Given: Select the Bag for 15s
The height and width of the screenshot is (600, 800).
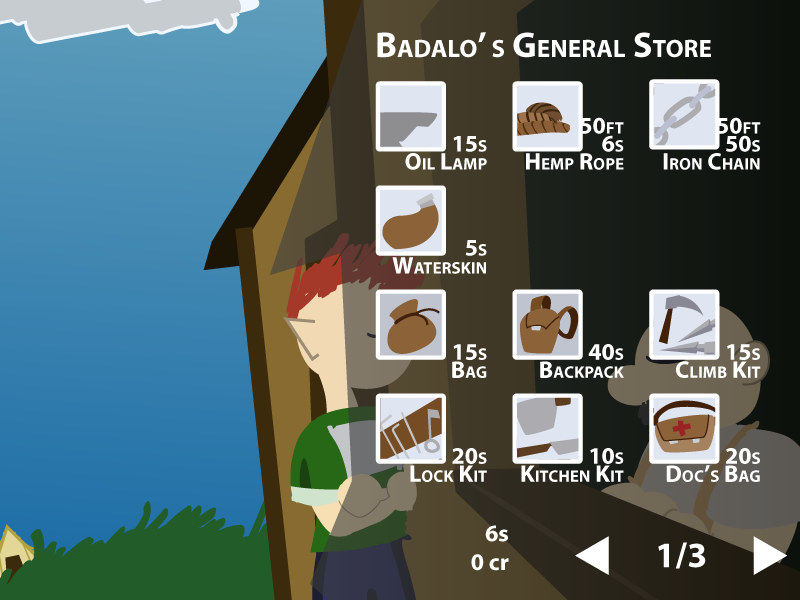Looking at the screenshot, I should pos(410,325).
